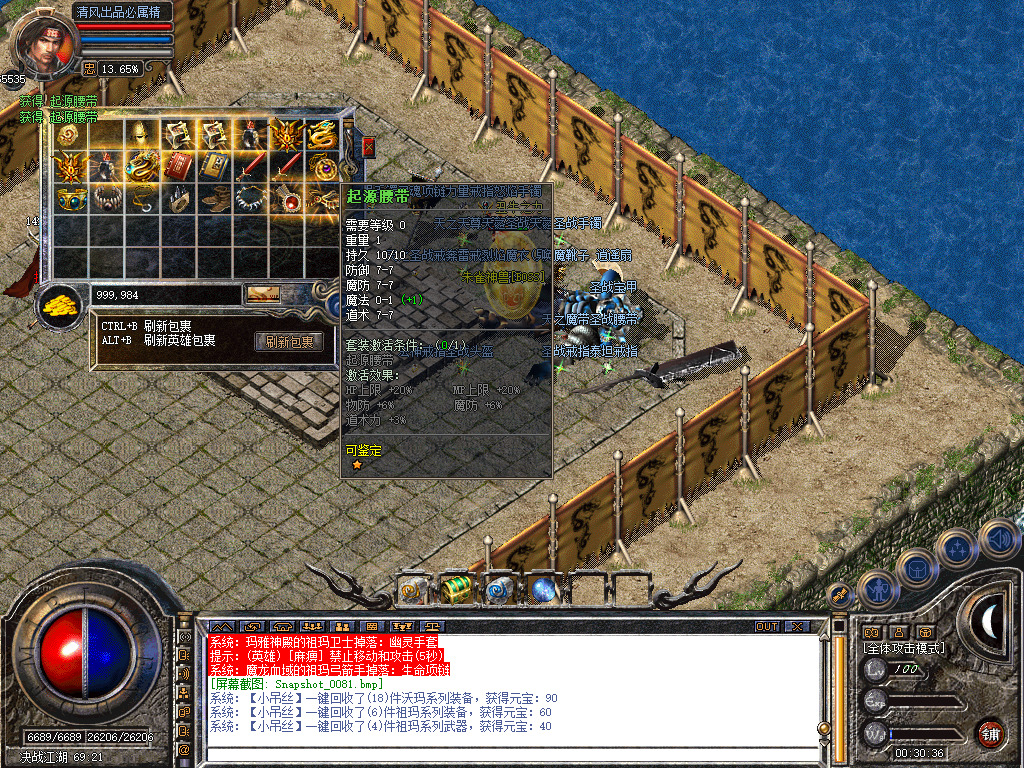1024x768 pixels.
Task: Select the red spellbook in the bag
Action: [178, 166]
